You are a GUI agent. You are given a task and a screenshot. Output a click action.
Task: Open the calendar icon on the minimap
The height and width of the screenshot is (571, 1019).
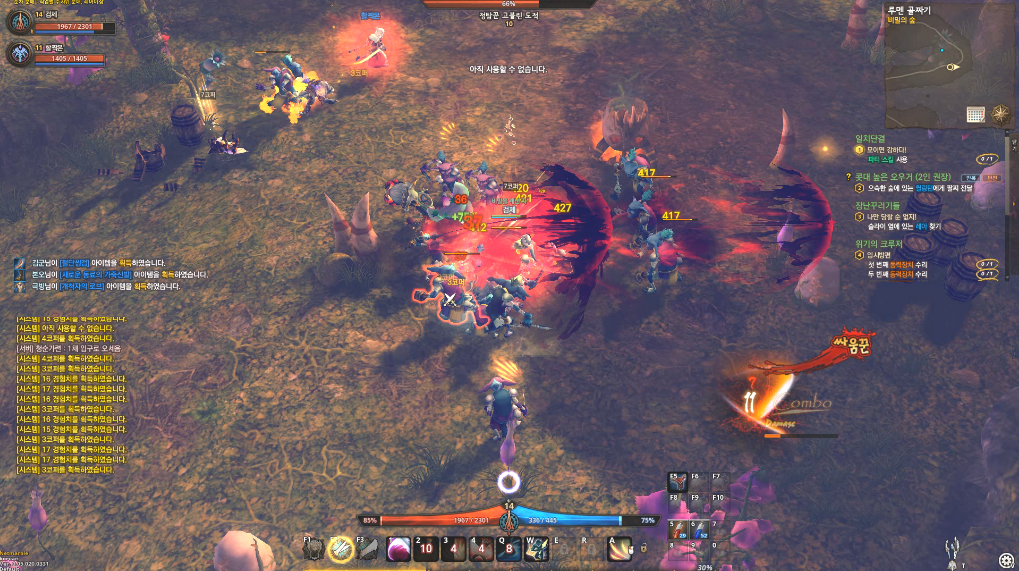pyautogui.click(x=976, y=115)
